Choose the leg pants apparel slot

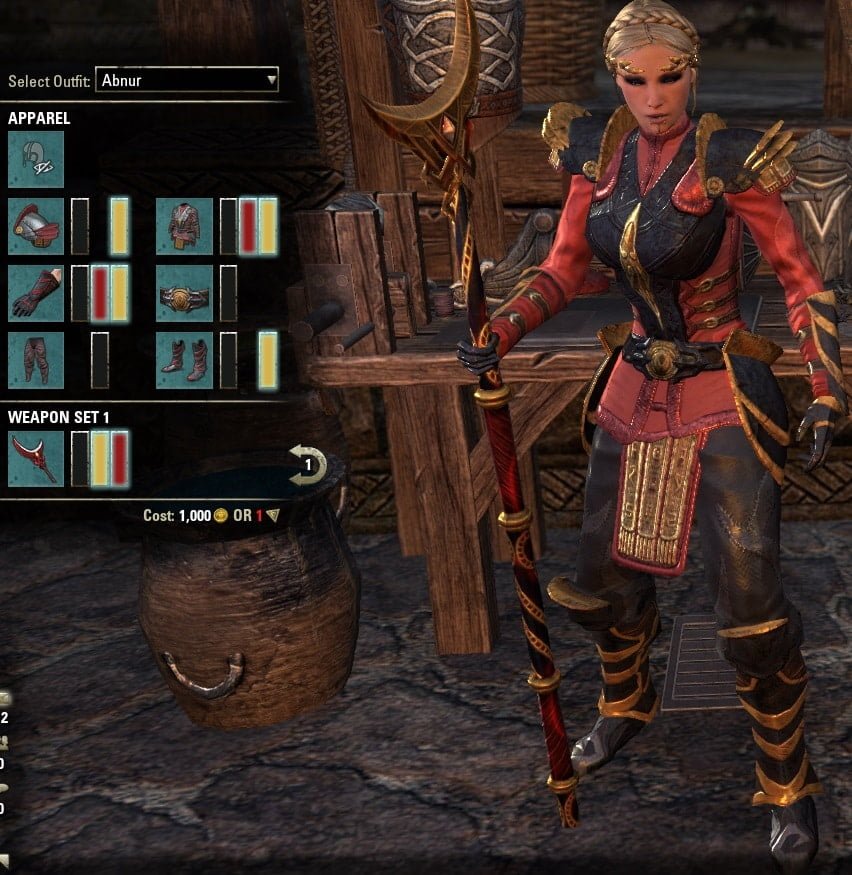click(36, 360)
